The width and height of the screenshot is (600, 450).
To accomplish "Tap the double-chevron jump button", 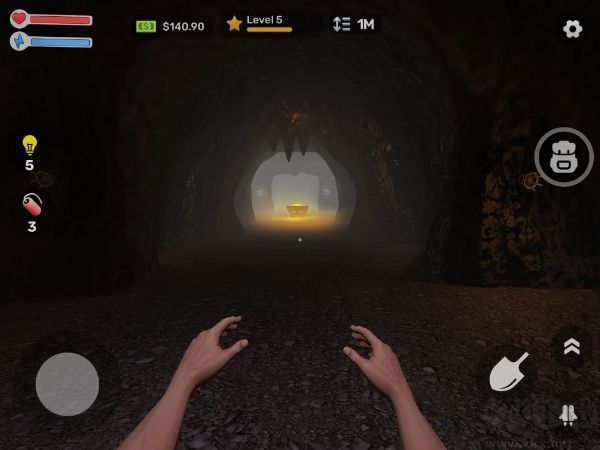I will click(571, 346).
